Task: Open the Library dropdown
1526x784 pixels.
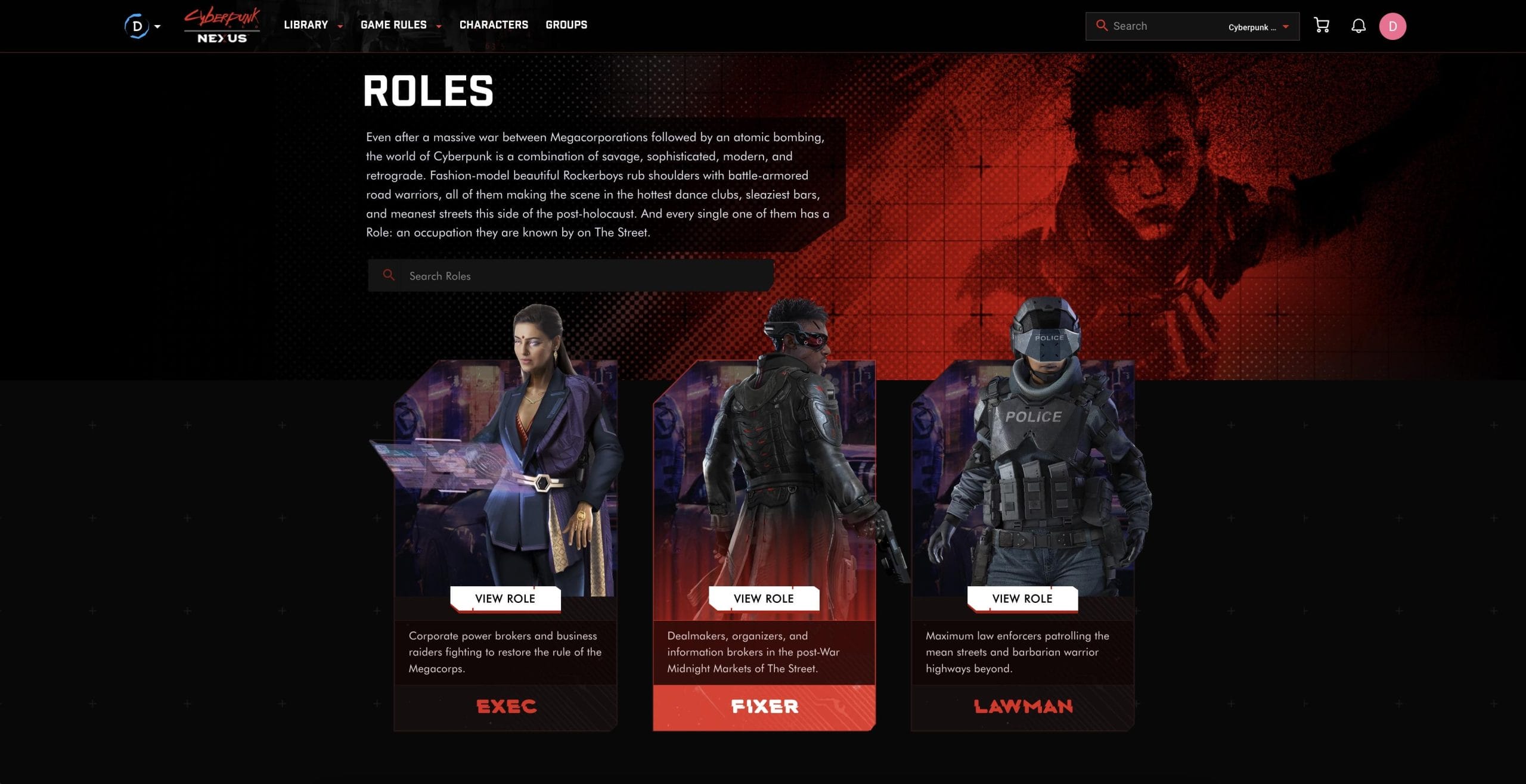Action: [x=307, y=25]
